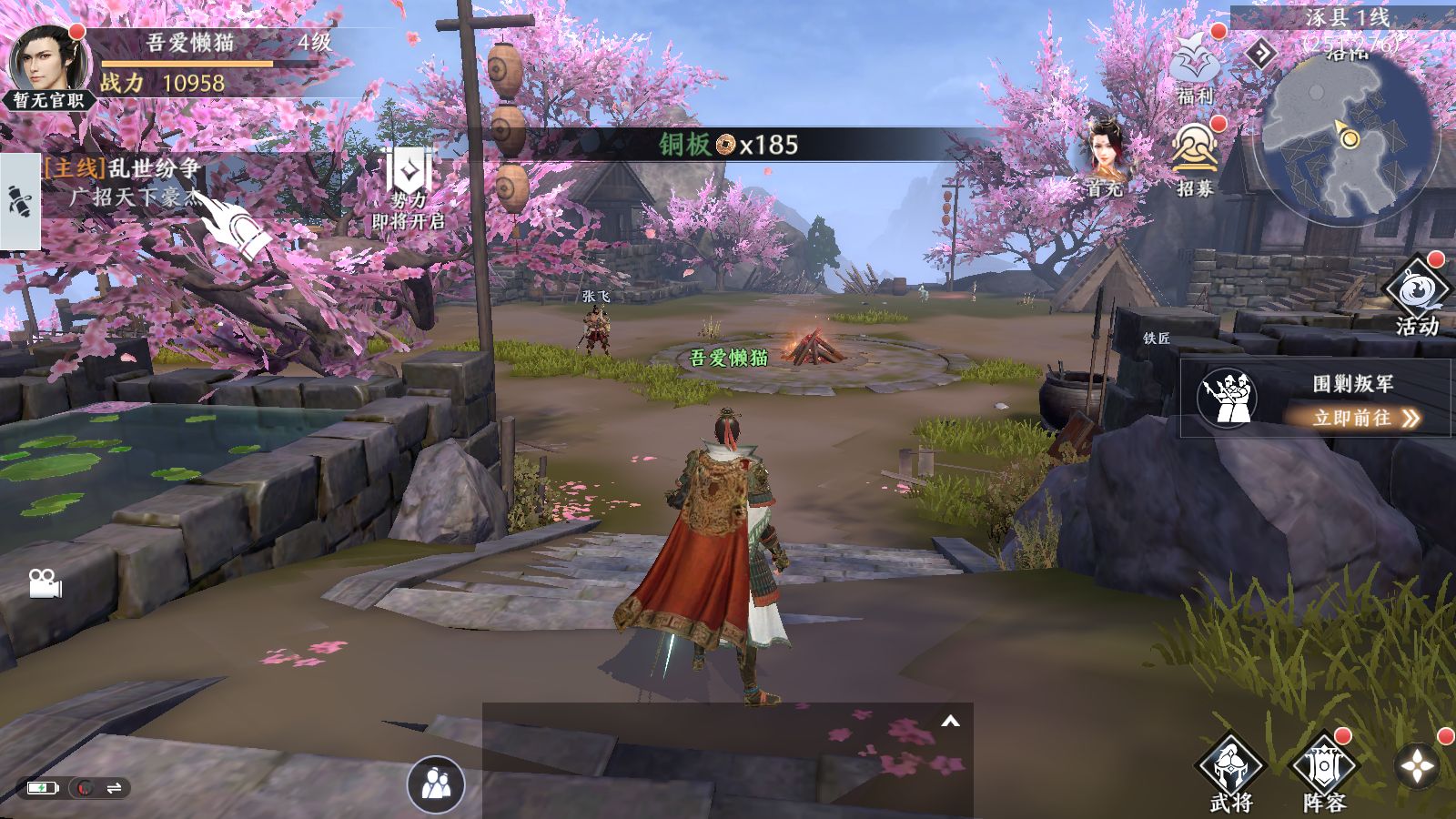The image size is (1456, 819).
Task: Open the friends social icon
Action: point(436,783)
